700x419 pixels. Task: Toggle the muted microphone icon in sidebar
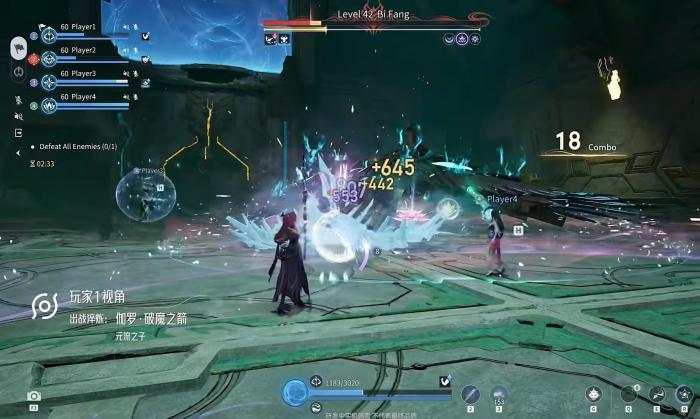[x=18, y=99]
